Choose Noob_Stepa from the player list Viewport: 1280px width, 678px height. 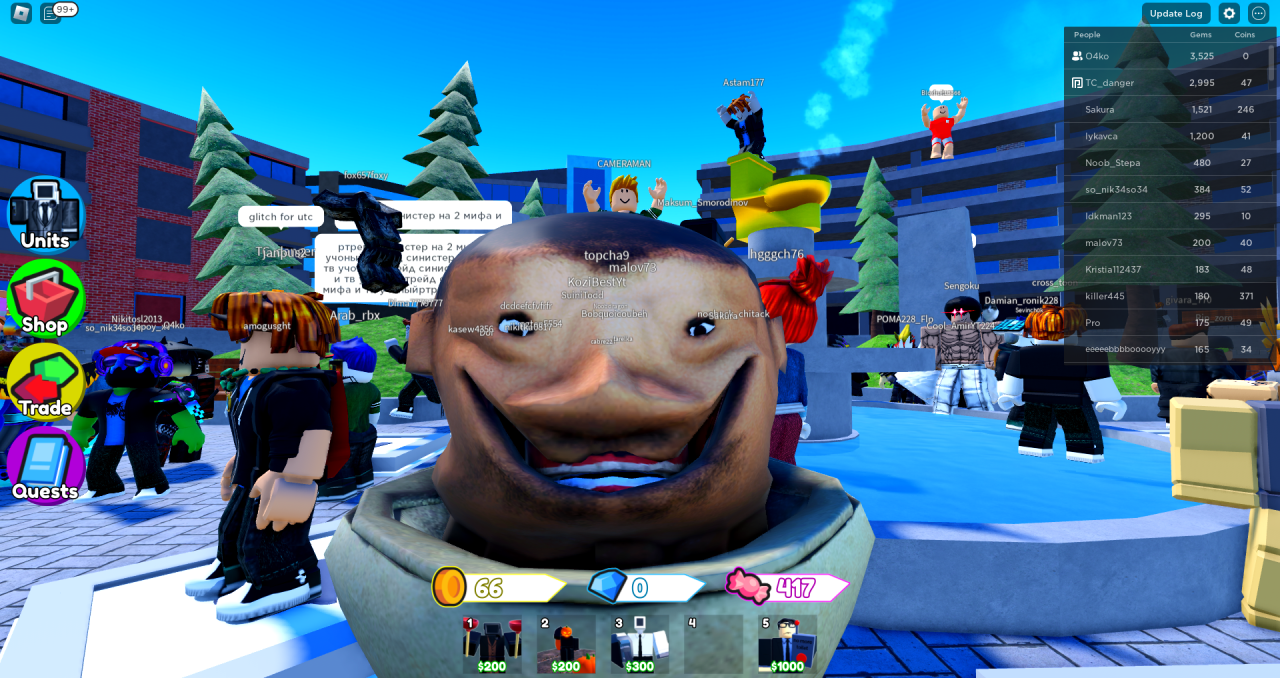1165,163
